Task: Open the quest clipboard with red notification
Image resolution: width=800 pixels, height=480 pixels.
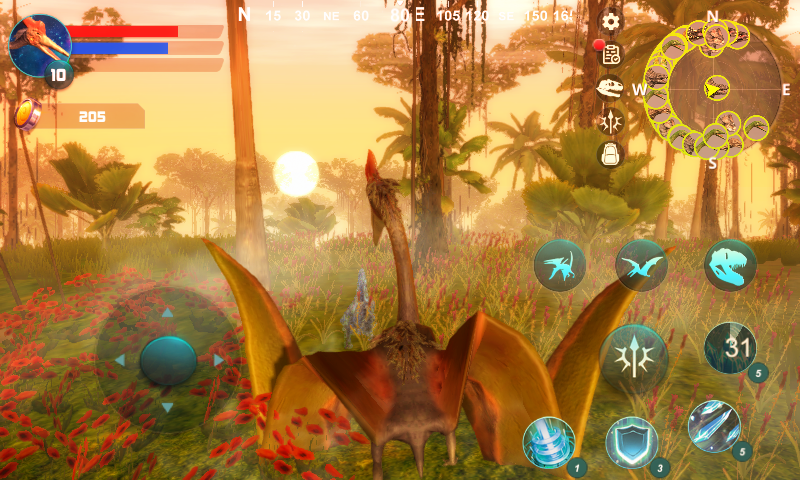Action: click(x=610, y=54)
